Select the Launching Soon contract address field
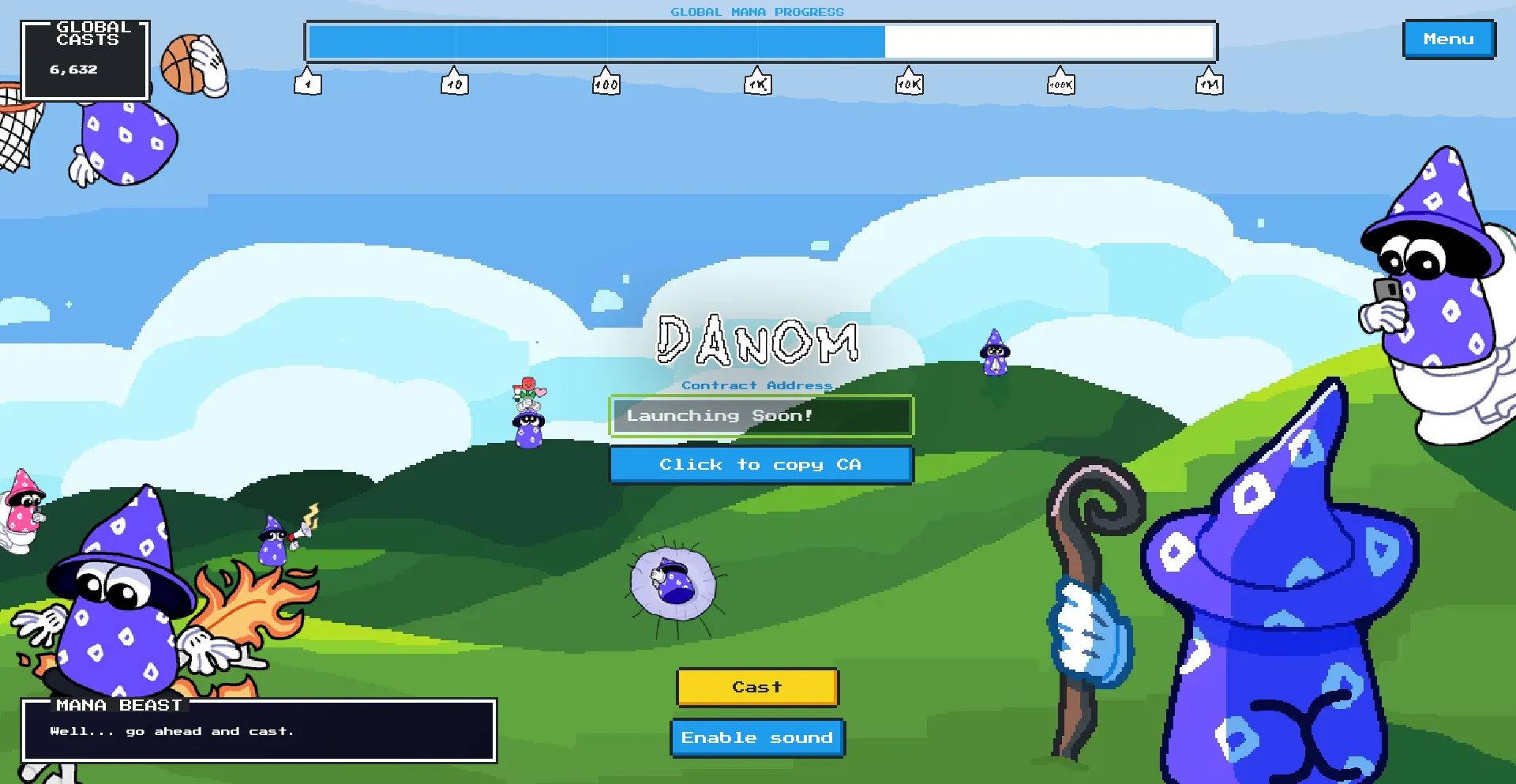Screen dimensions: 1516x784 pos(760,415)
